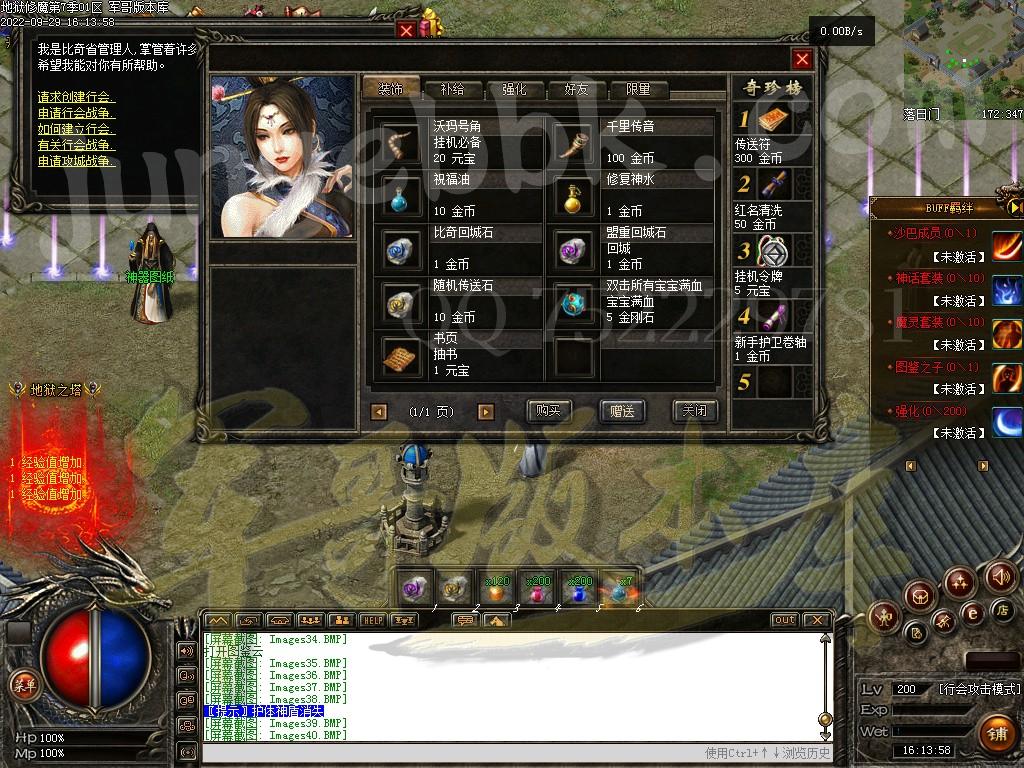This screenshot has height=768, width=1024.
Task: Click the 购买 buy button
Action: 549,411
